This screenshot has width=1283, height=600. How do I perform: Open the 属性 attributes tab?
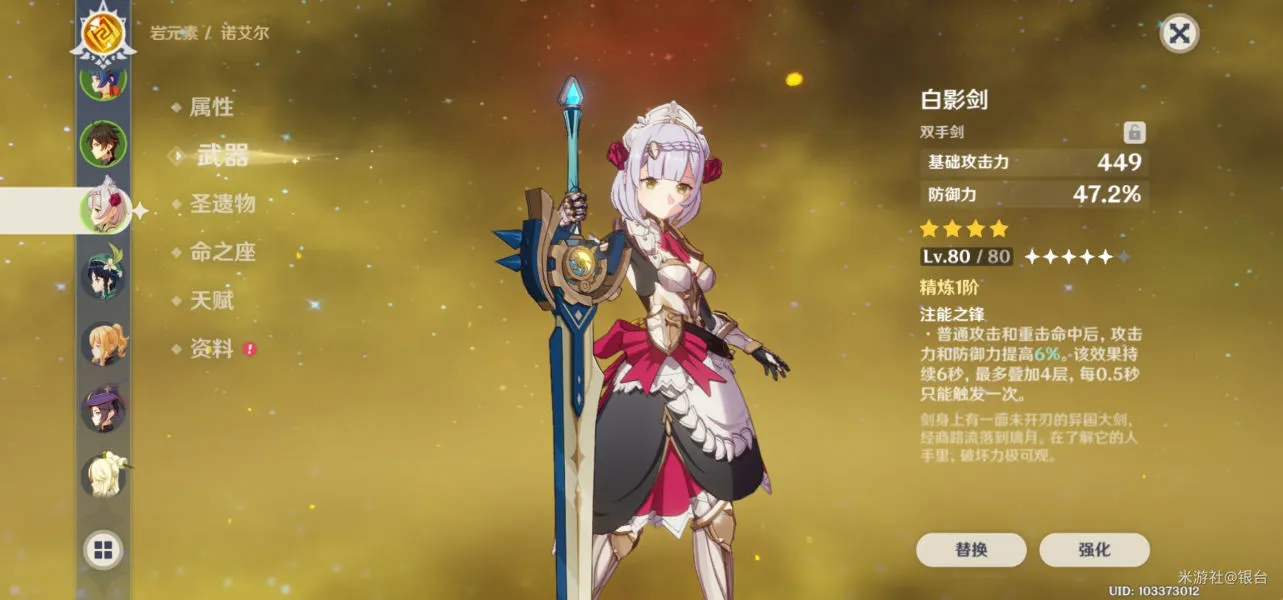tap(211, 107)
